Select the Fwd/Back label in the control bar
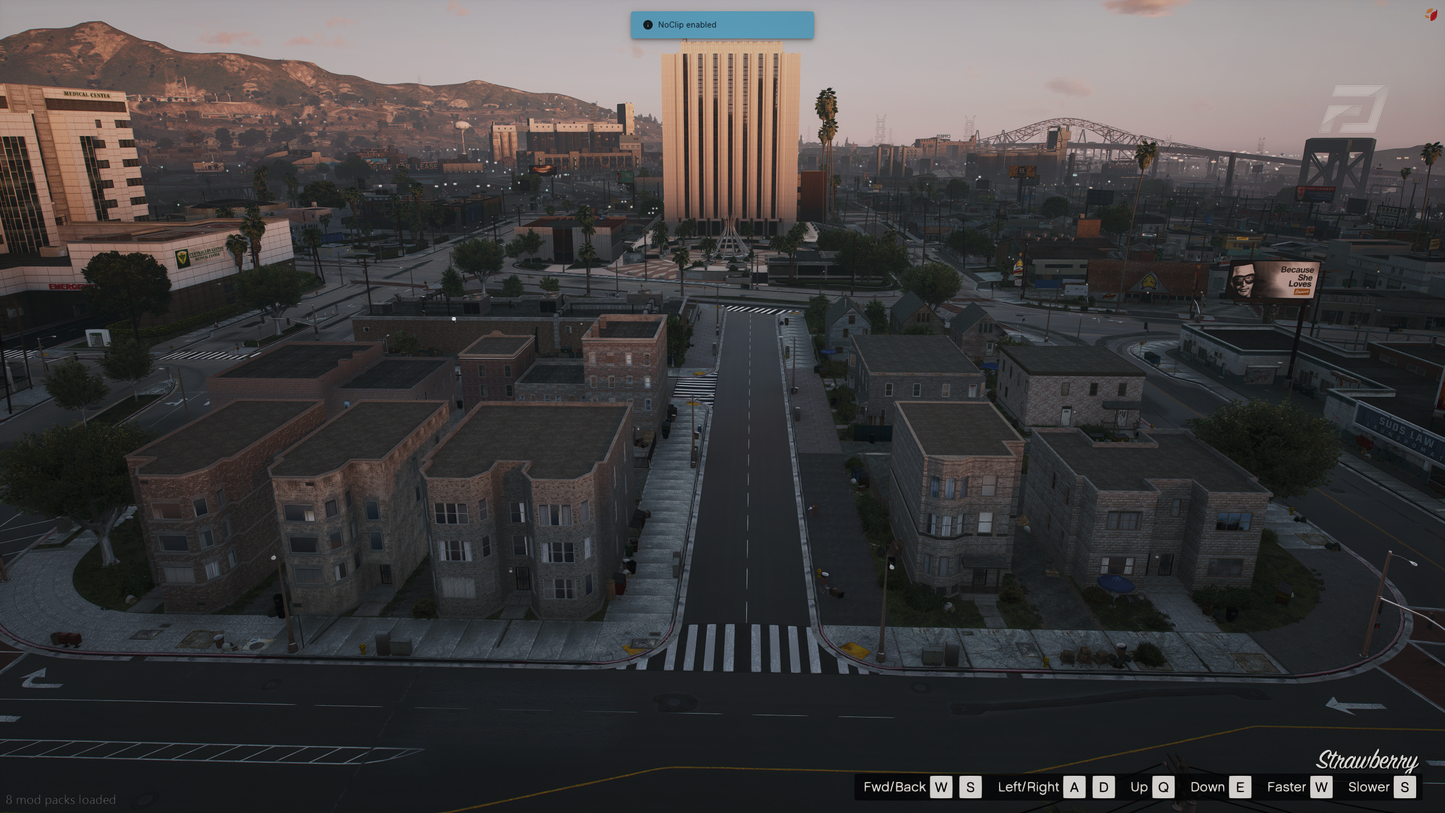1445x813 pixels. click(x=894, y=787)
